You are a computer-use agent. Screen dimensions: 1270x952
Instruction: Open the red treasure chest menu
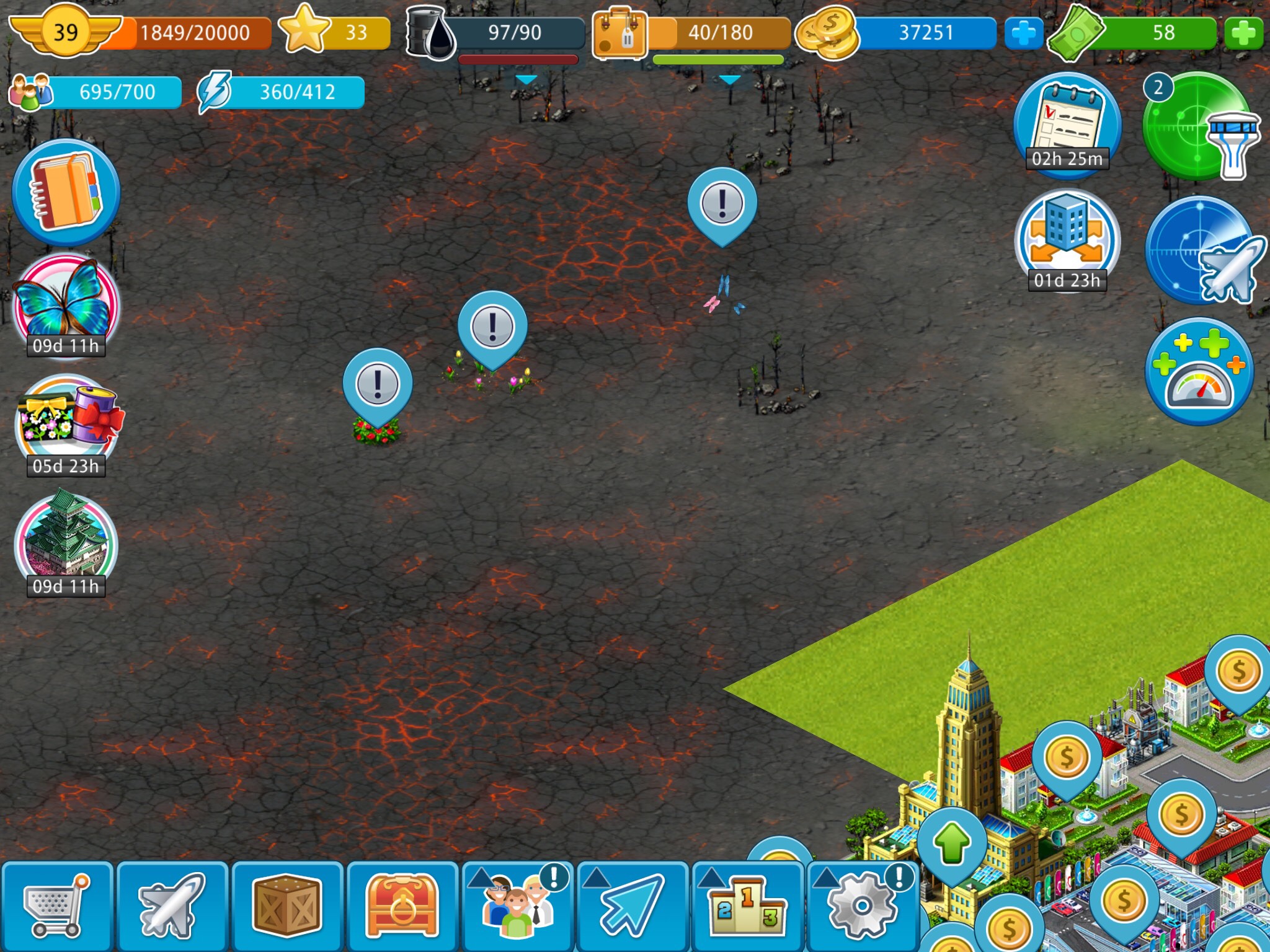[402, 906]
